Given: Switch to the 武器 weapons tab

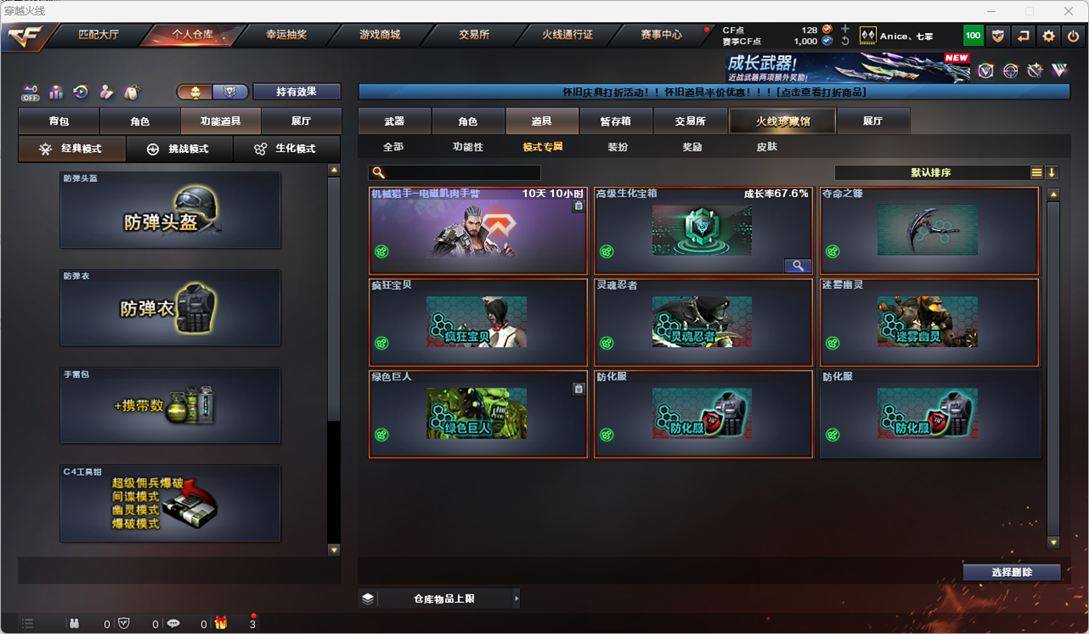Looking at the screenshot, I should tap(394, 121).
